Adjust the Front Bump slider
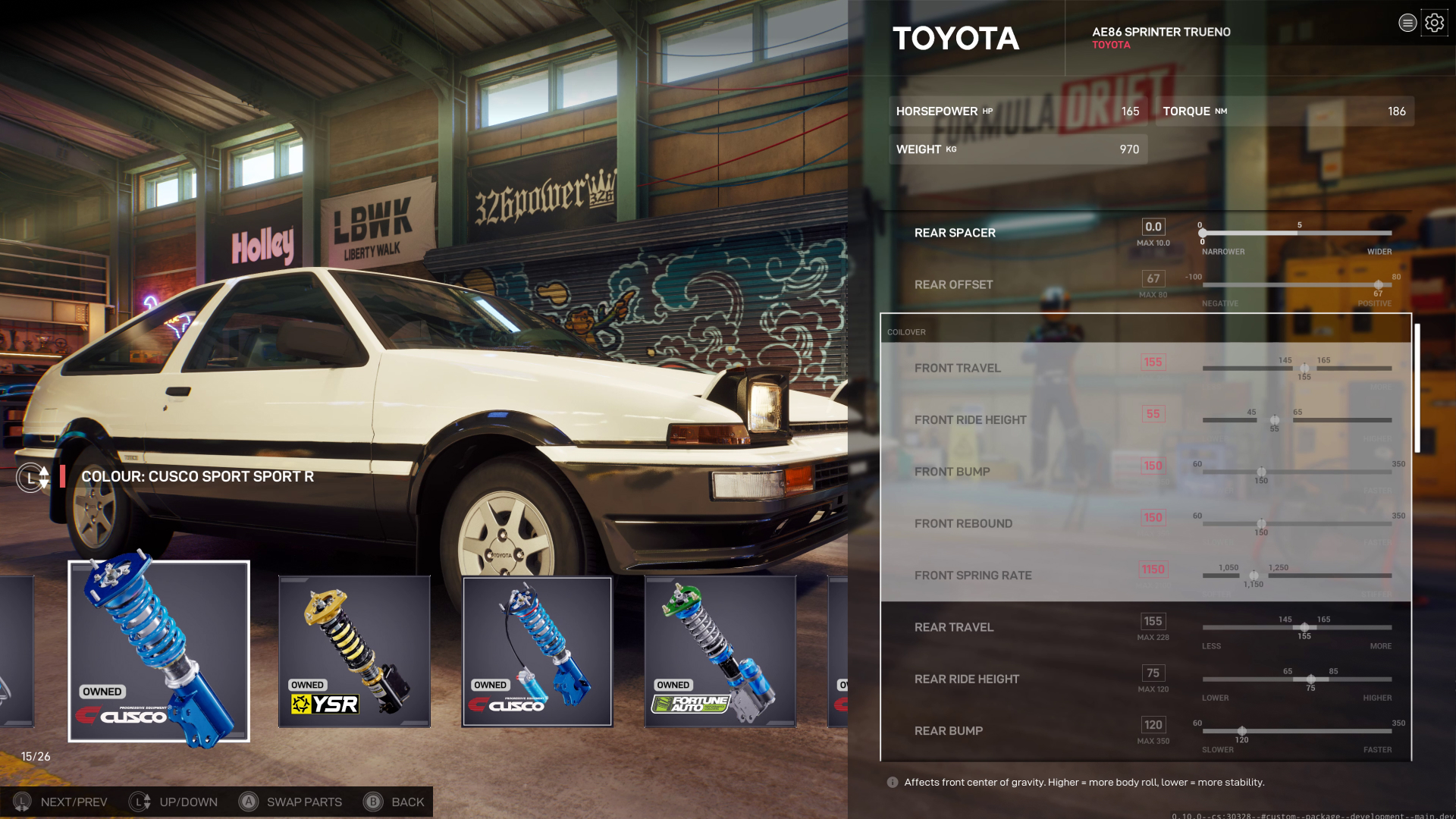 1261,472
